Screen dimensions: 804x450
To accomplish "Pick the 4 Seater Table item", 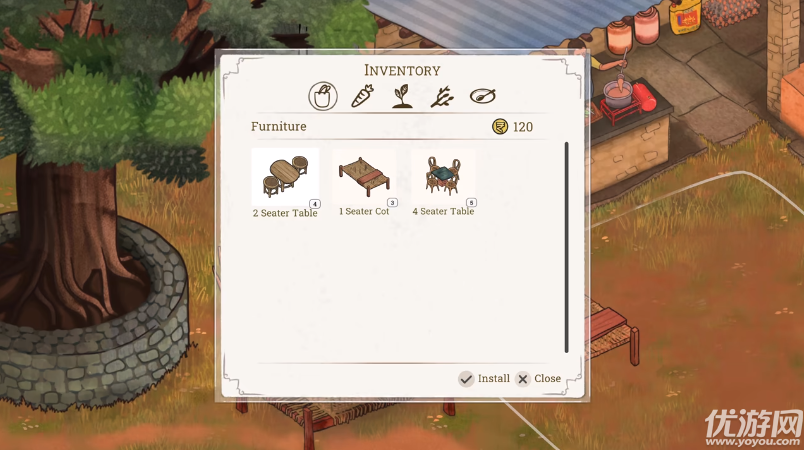I will point(443,178).
